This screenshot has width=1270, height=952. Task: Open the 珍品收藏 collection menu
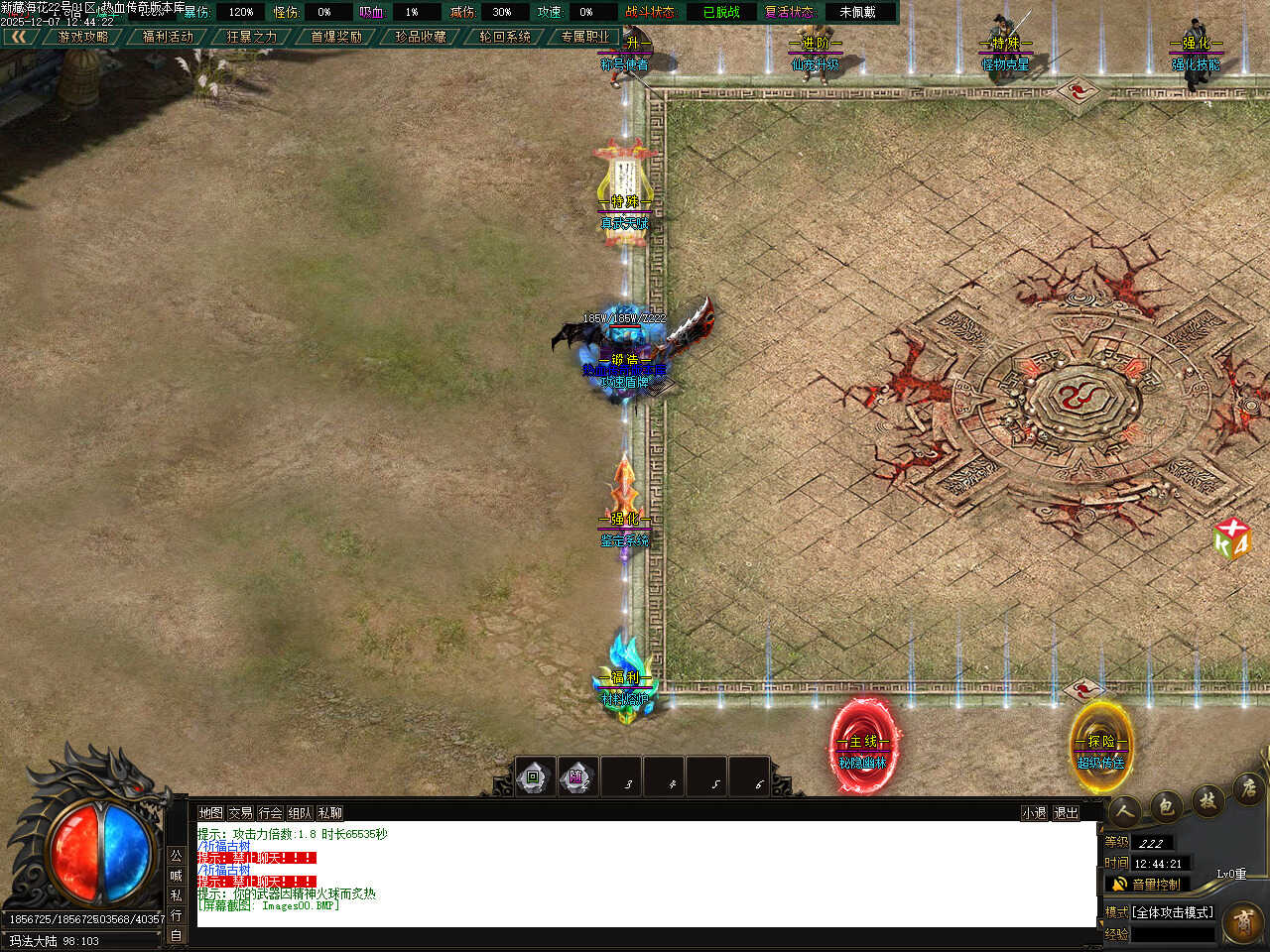click(x=421, y=37)
